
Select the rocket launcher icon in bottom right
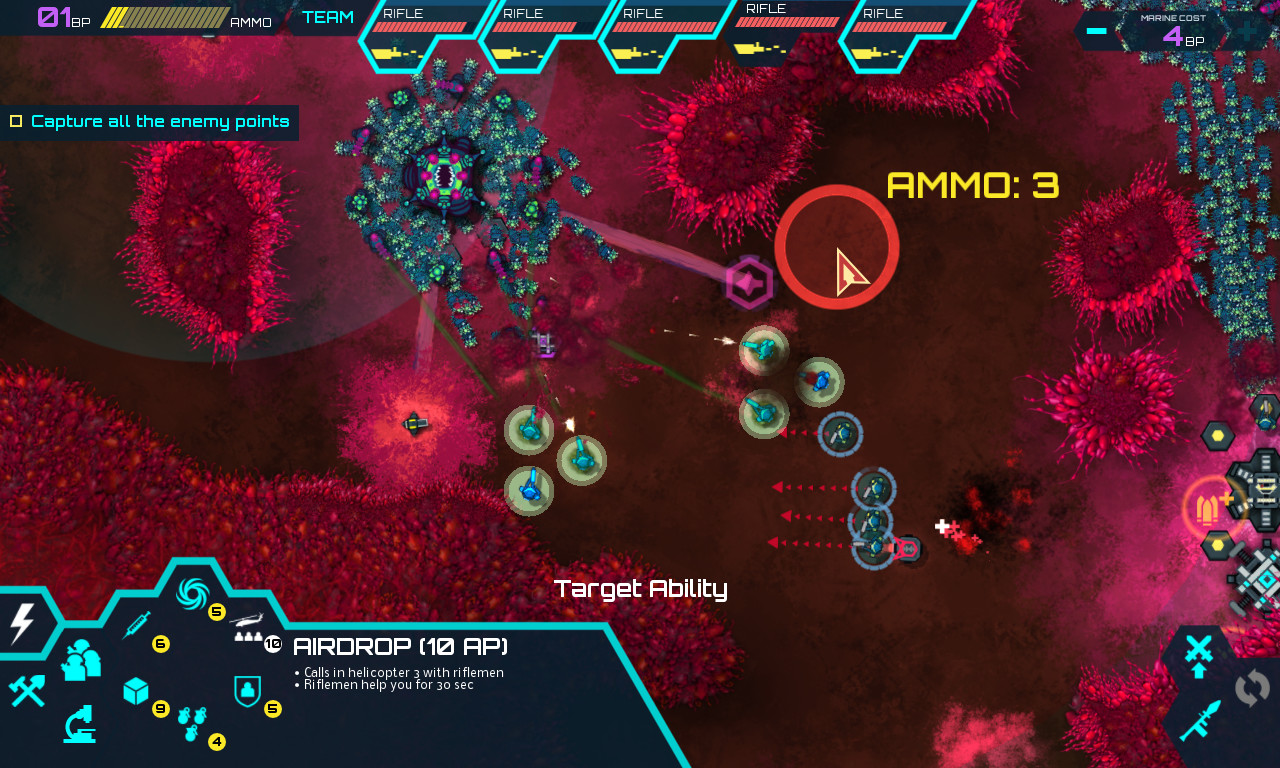[1200, 718]
